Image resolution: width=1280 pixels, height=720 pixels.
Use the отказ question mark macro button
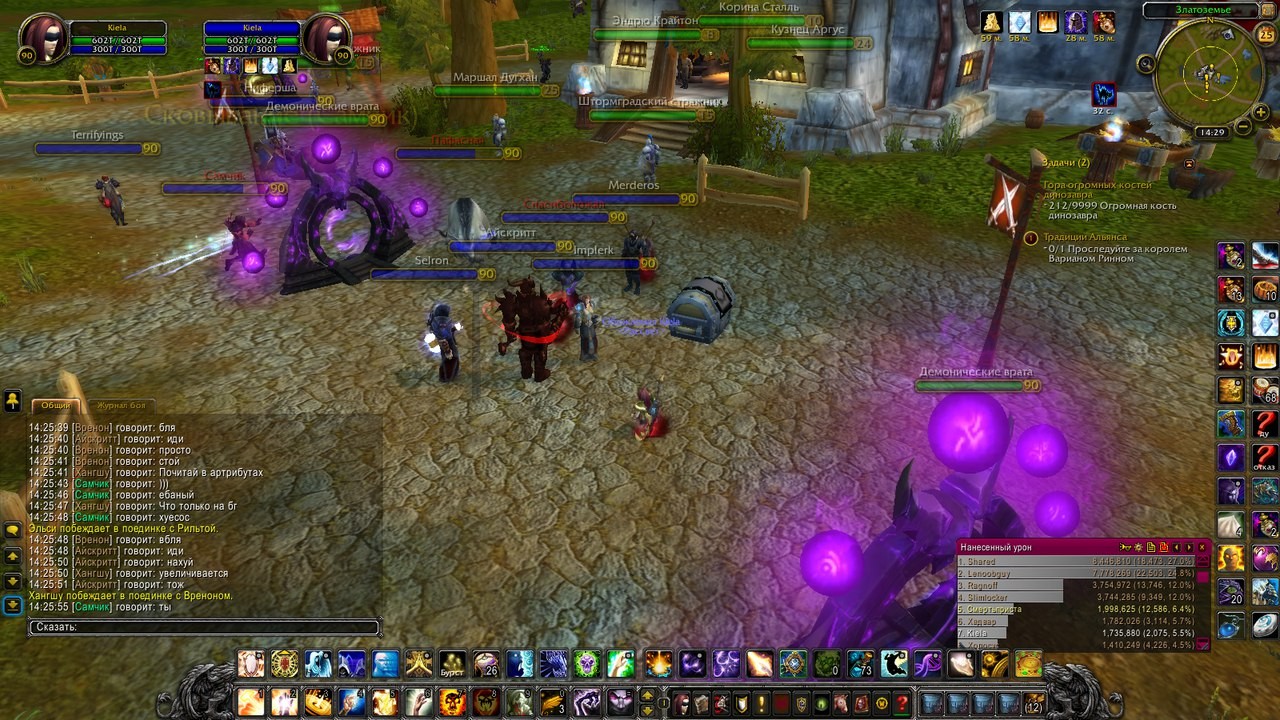click(1265, 458)
